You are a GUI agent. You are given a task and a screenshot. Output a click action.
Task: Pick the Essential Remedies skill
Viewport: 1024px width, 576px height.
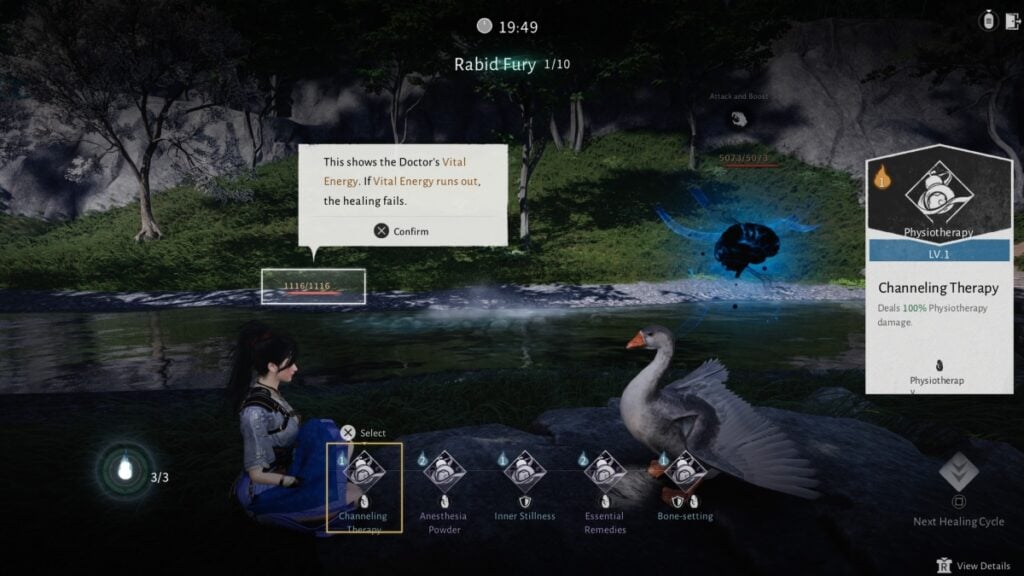[x=604, y=472]
